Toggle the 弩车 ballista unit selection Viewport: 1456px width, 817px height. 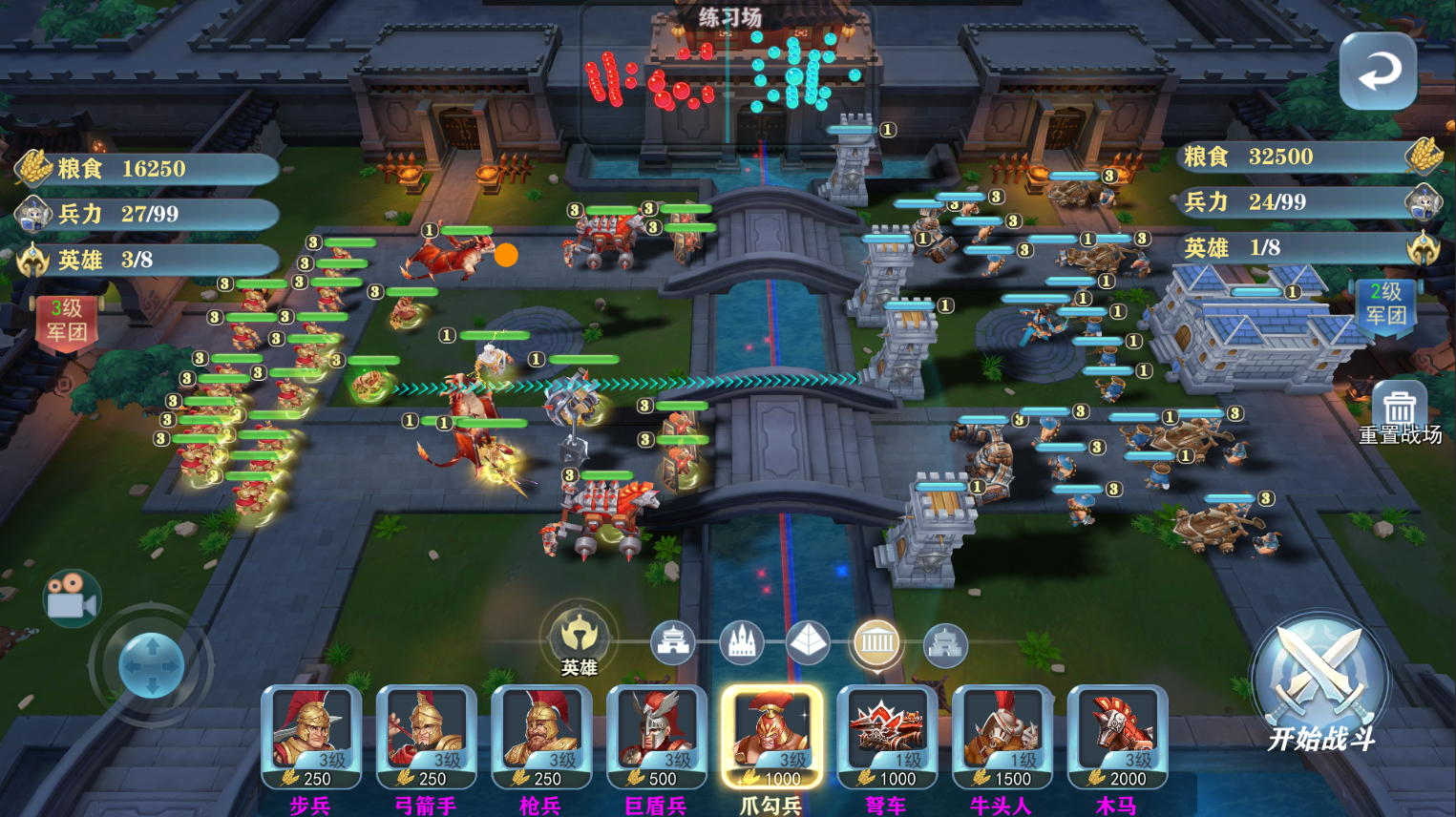point(887,744)
